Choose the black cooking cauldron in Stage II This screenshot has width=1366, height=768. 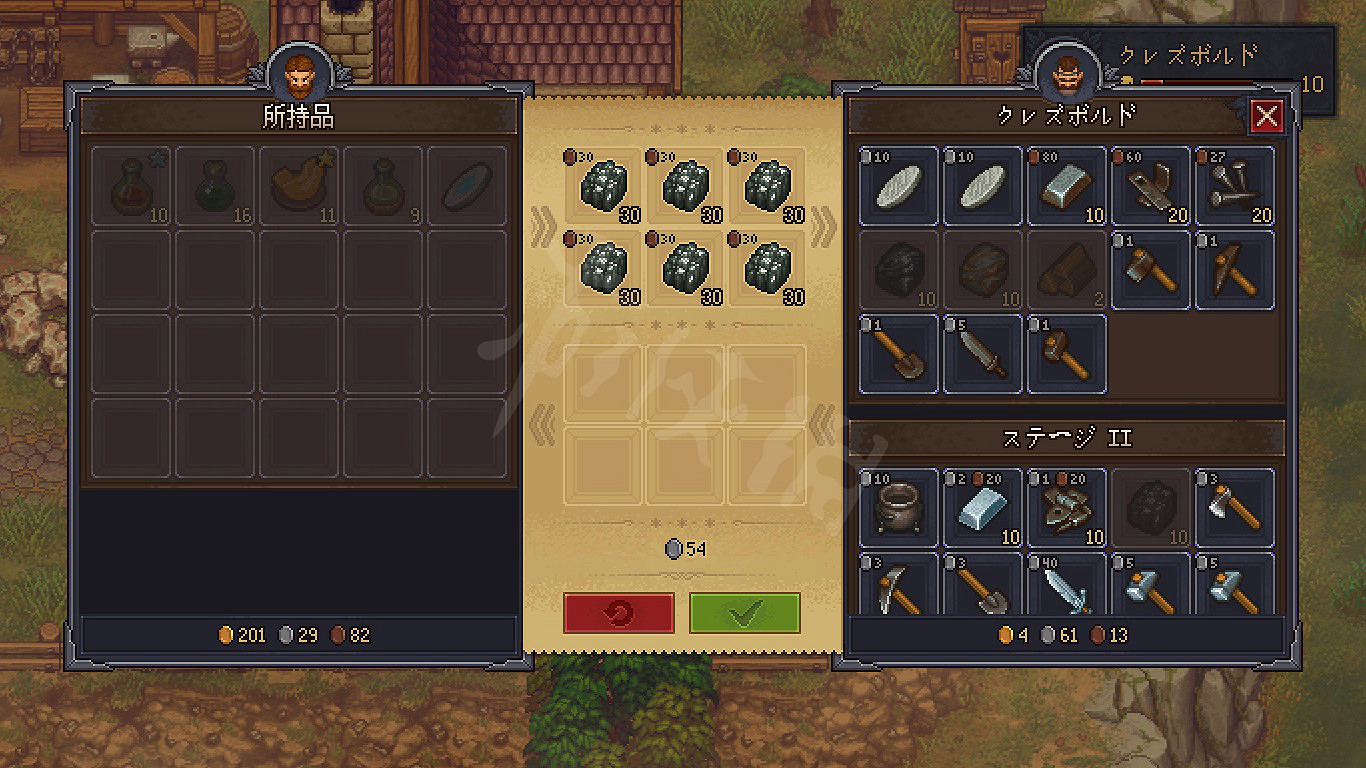click(899, 508)
